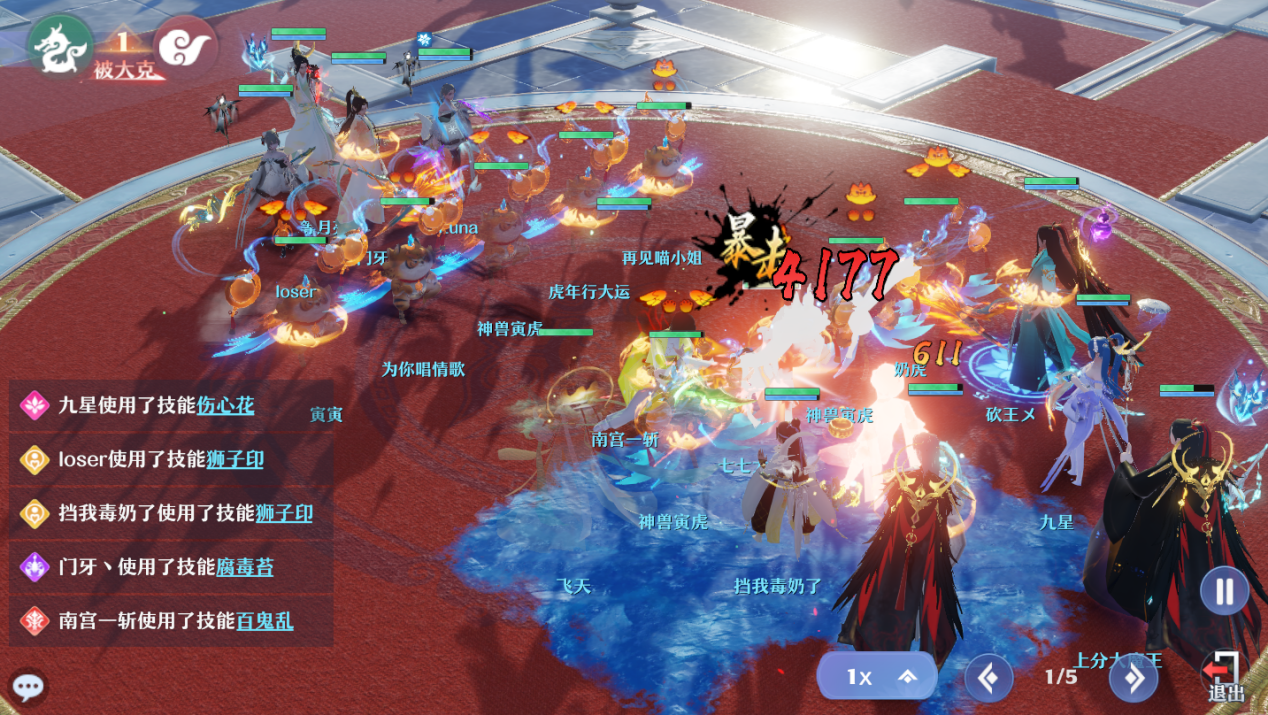Open the chat bubble icon
This screenshot has width=1268, height=715.
click(x=28, y=688)
